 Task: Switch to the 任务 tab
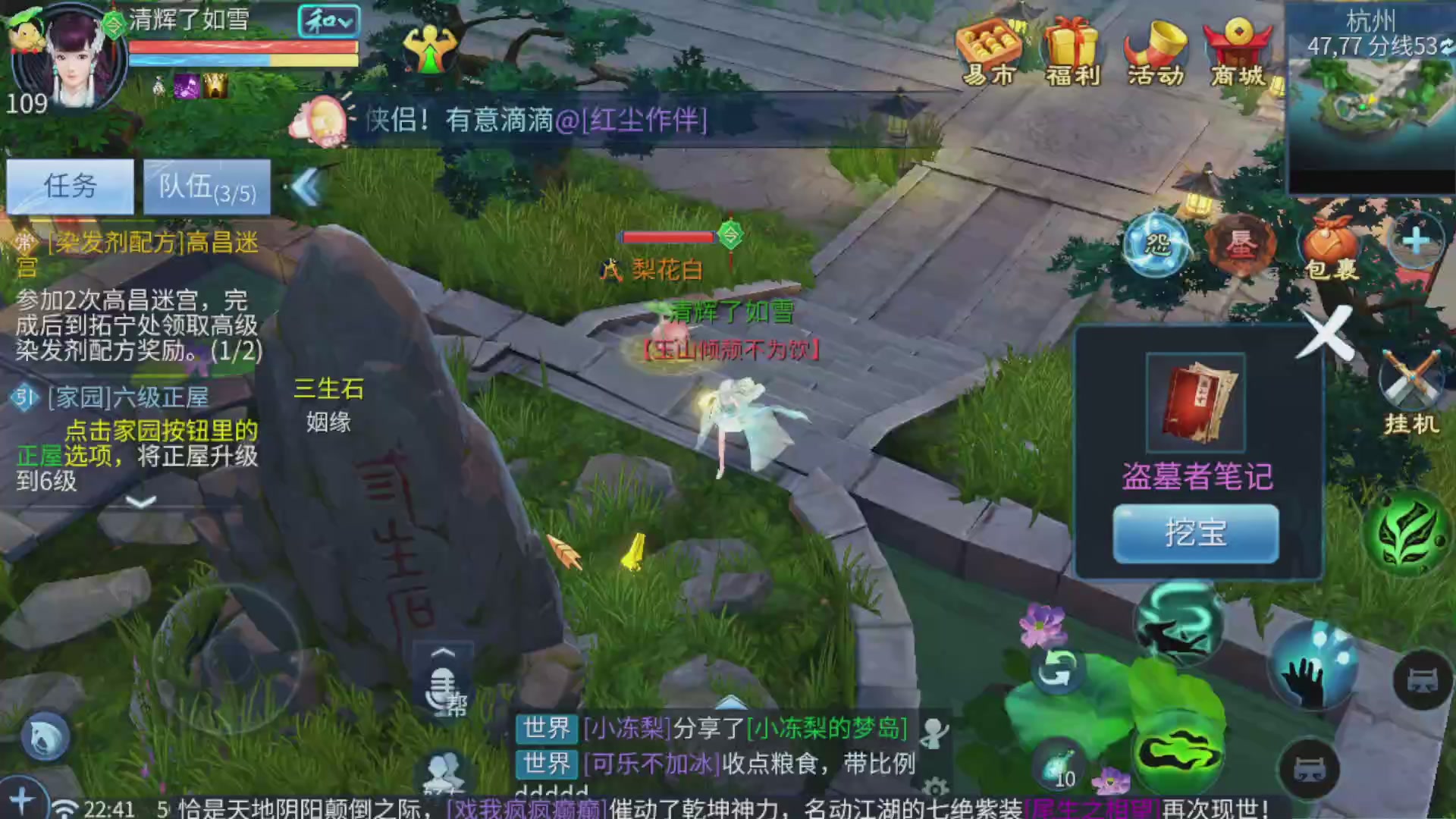click(x=71, y=186)
